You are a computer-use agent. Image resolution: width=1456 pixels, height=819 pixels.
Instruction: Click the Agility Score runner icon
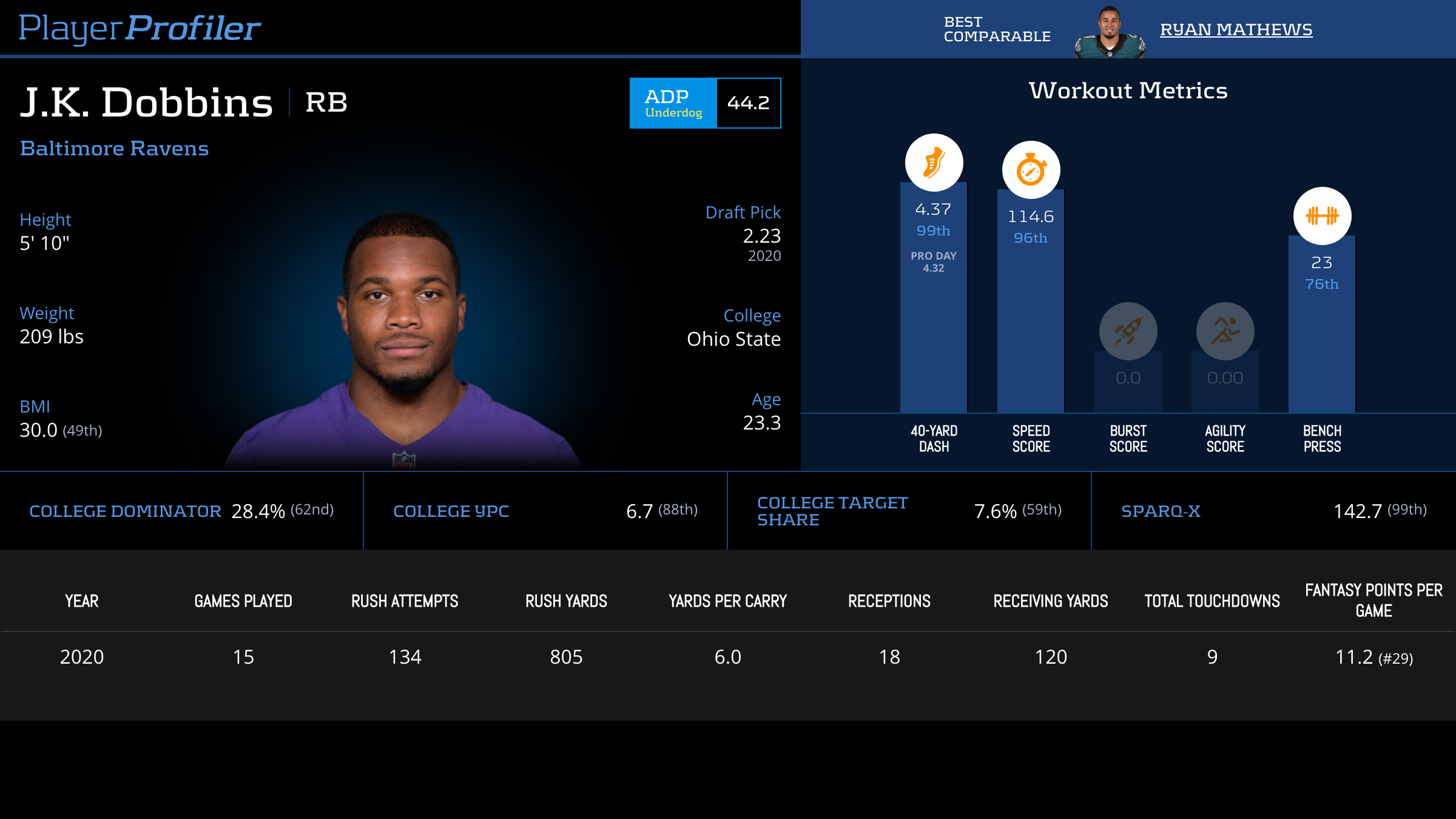point(1225,331)
